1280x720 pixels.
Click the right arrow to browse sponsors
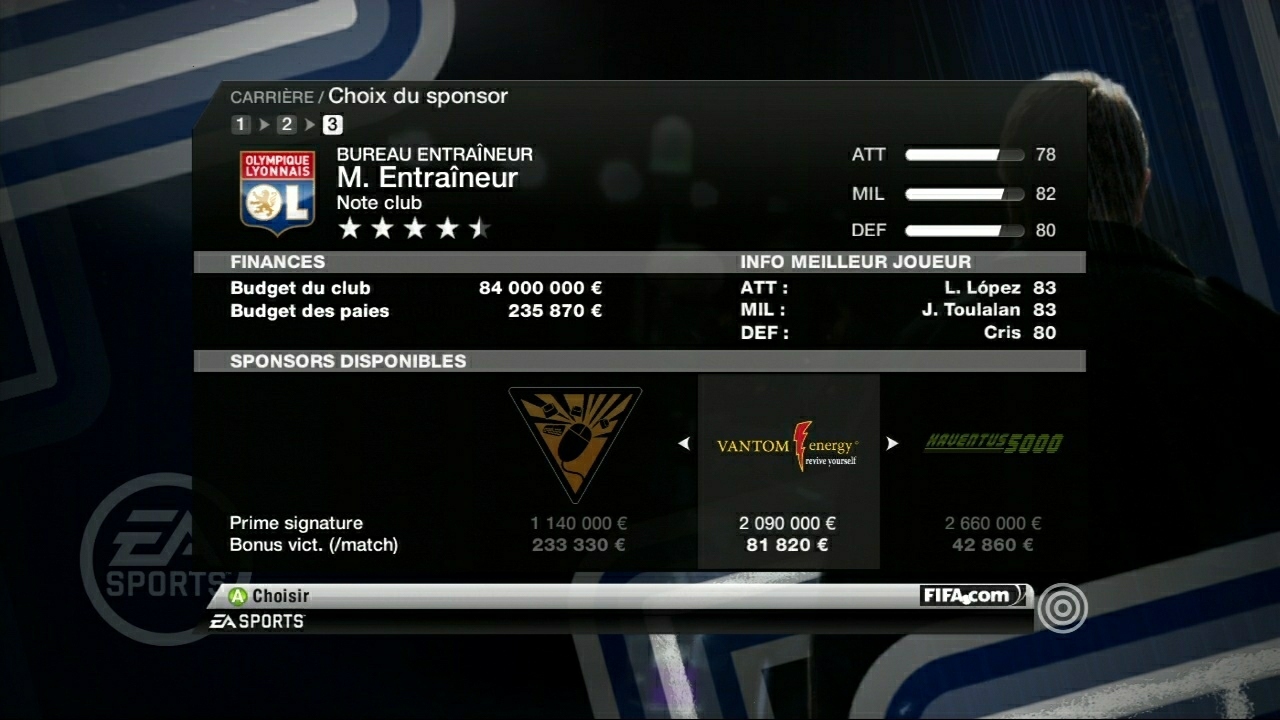pyautogui.click(x=893, y=443)
